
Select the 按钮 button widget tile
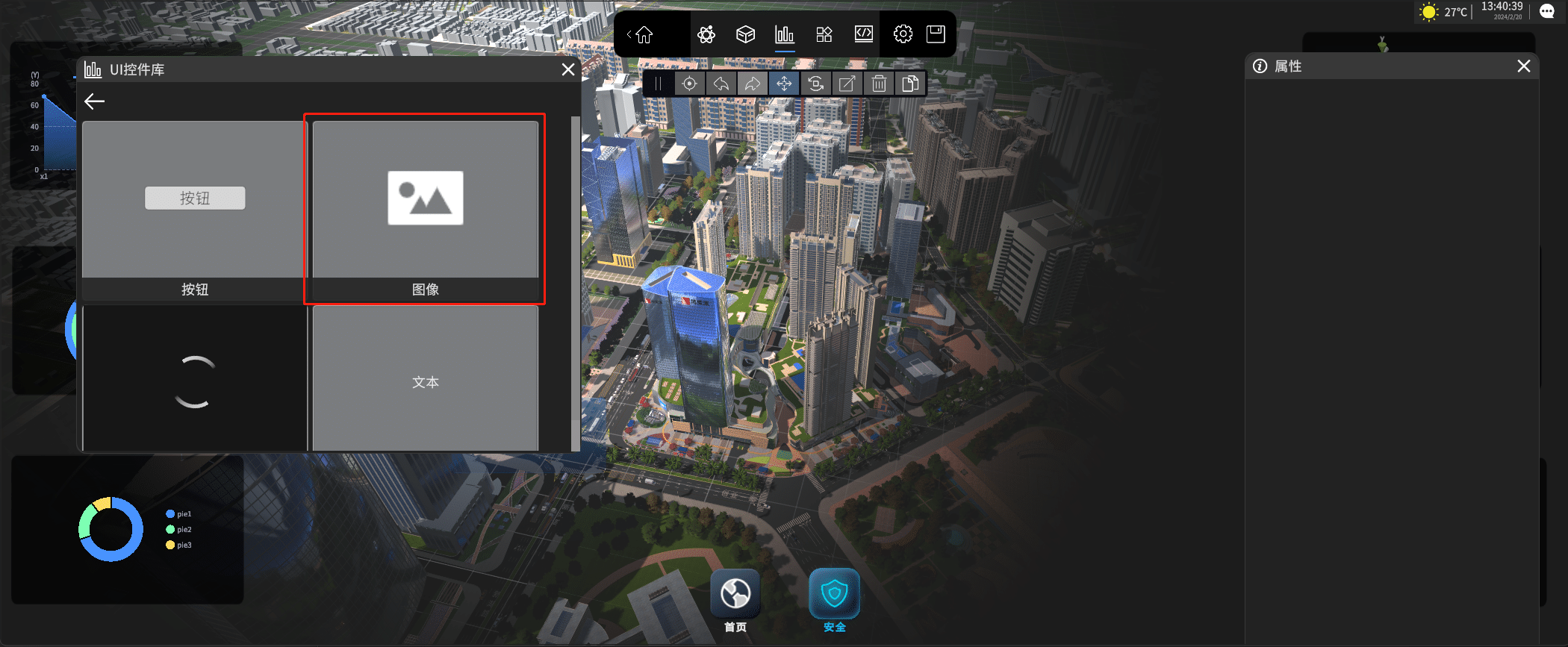pos(195,209)
